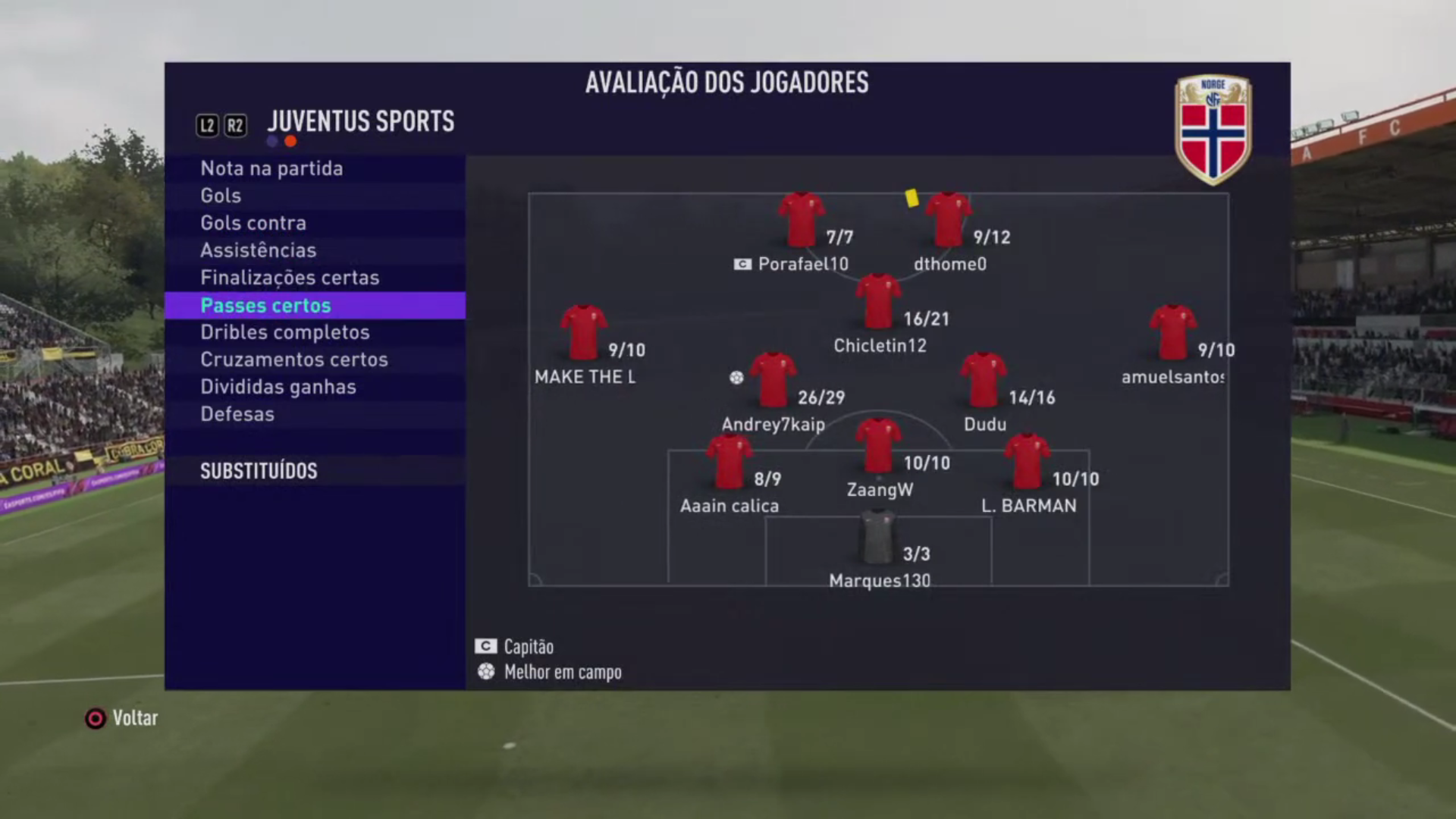
Task: Choose the Cruzamentos certos entry
Action: click(294, 359)
